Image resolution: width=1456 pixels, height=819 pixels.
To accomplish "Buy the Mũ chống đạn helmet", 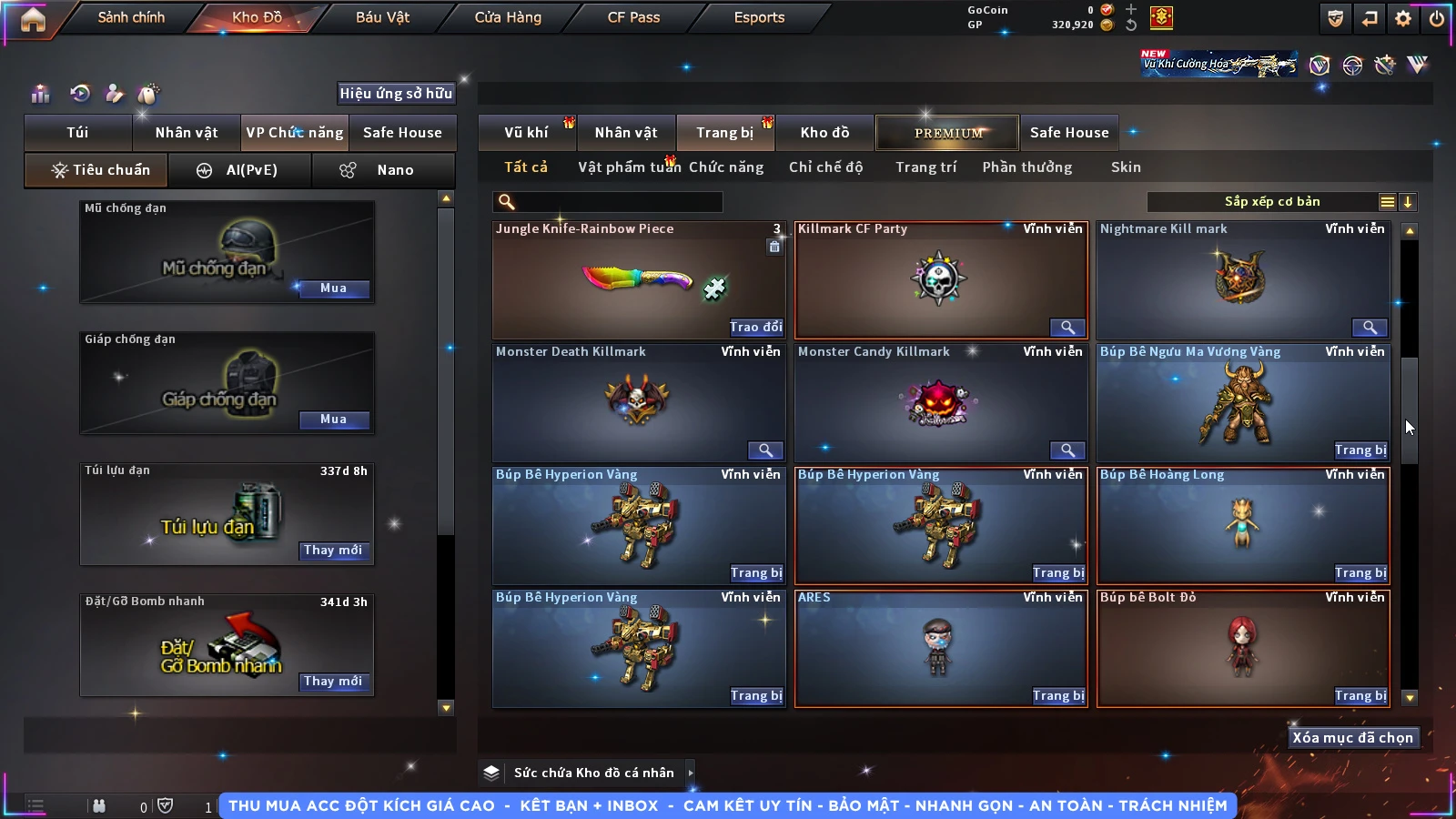I will [x=333, y=288].
